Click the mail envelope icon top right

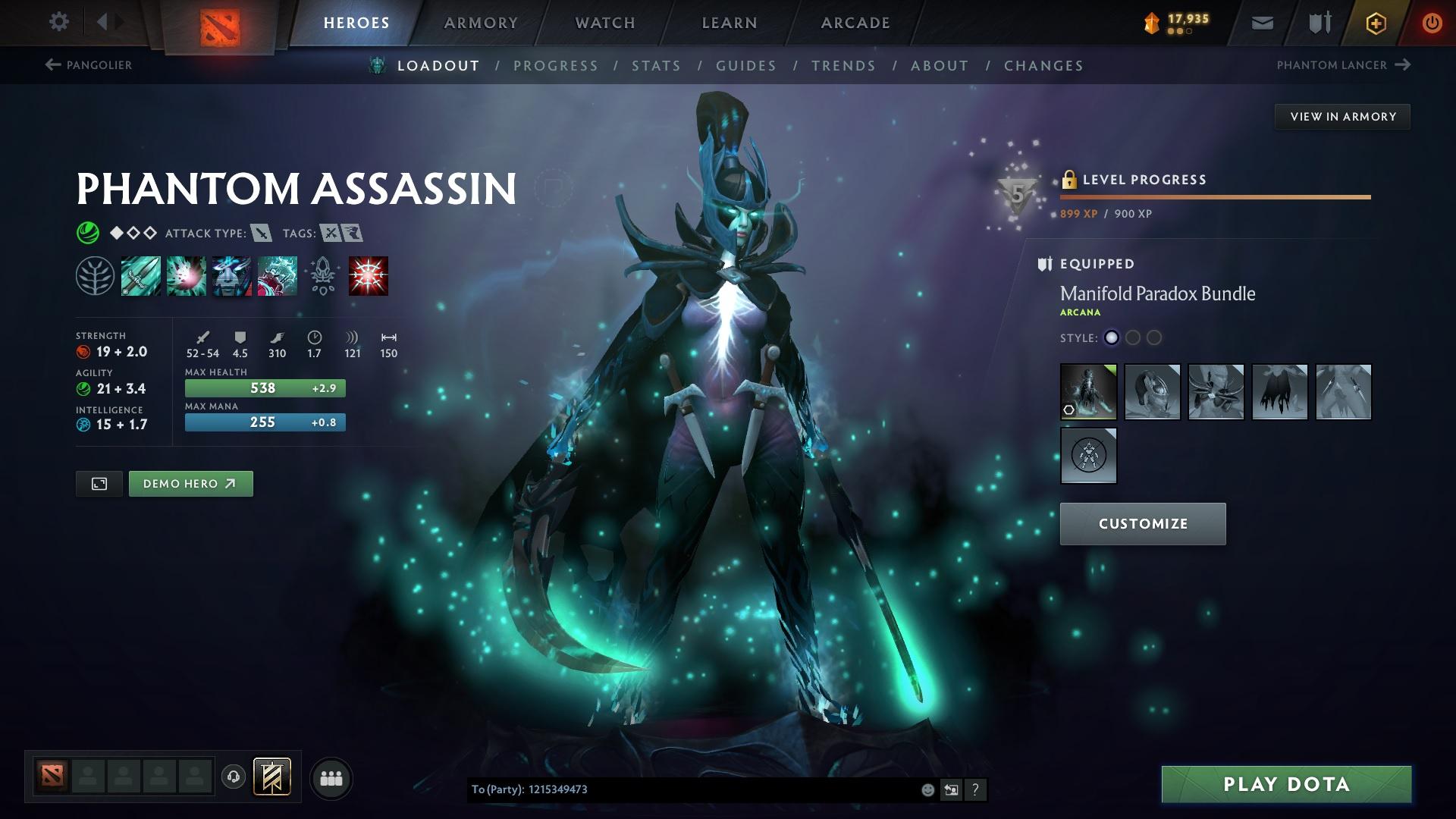point(1261,22)
